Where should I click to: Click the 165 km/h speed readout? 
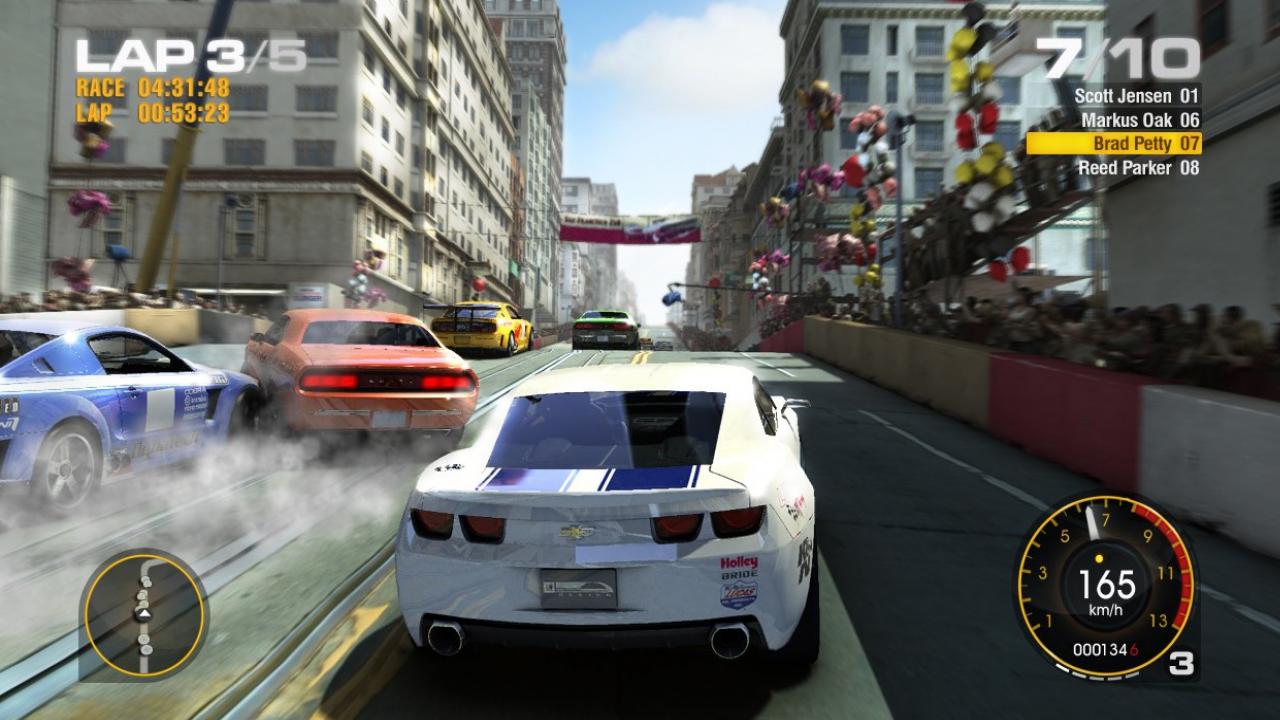1107,583
